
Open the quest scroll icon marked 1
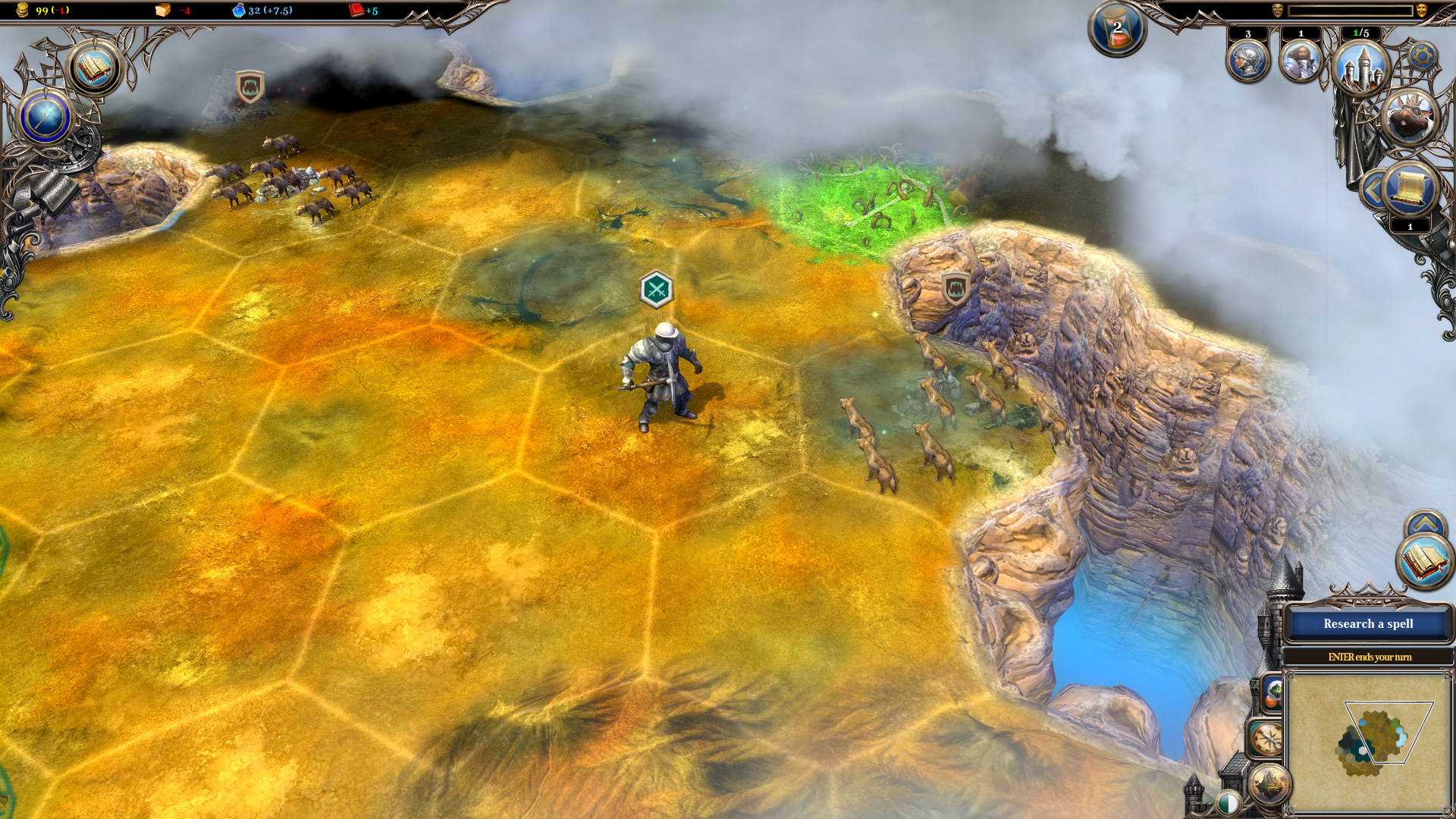[1411, 187]
